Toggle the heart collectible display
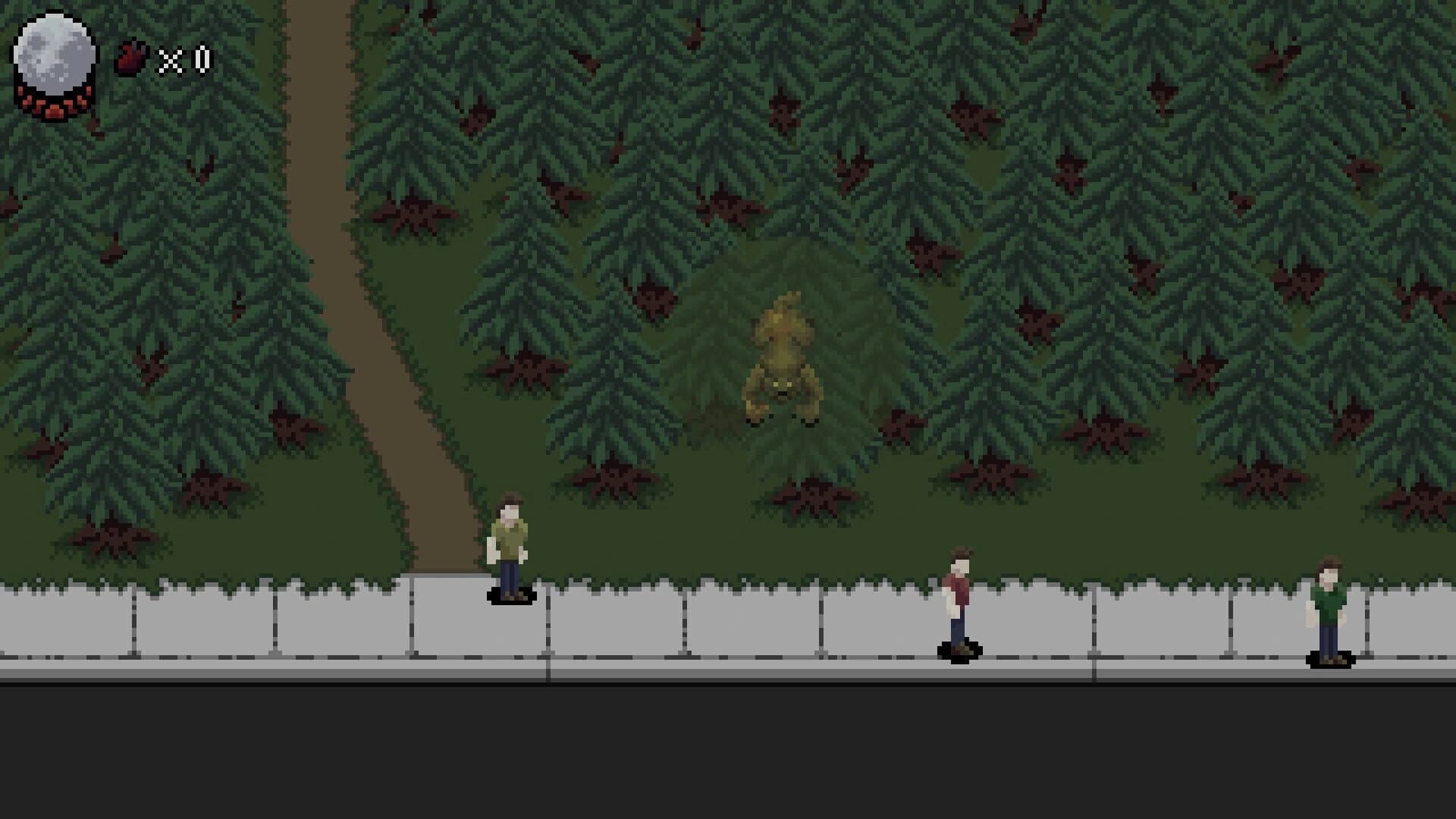Viewport: 1456px width, 819px height. (129, 55)
